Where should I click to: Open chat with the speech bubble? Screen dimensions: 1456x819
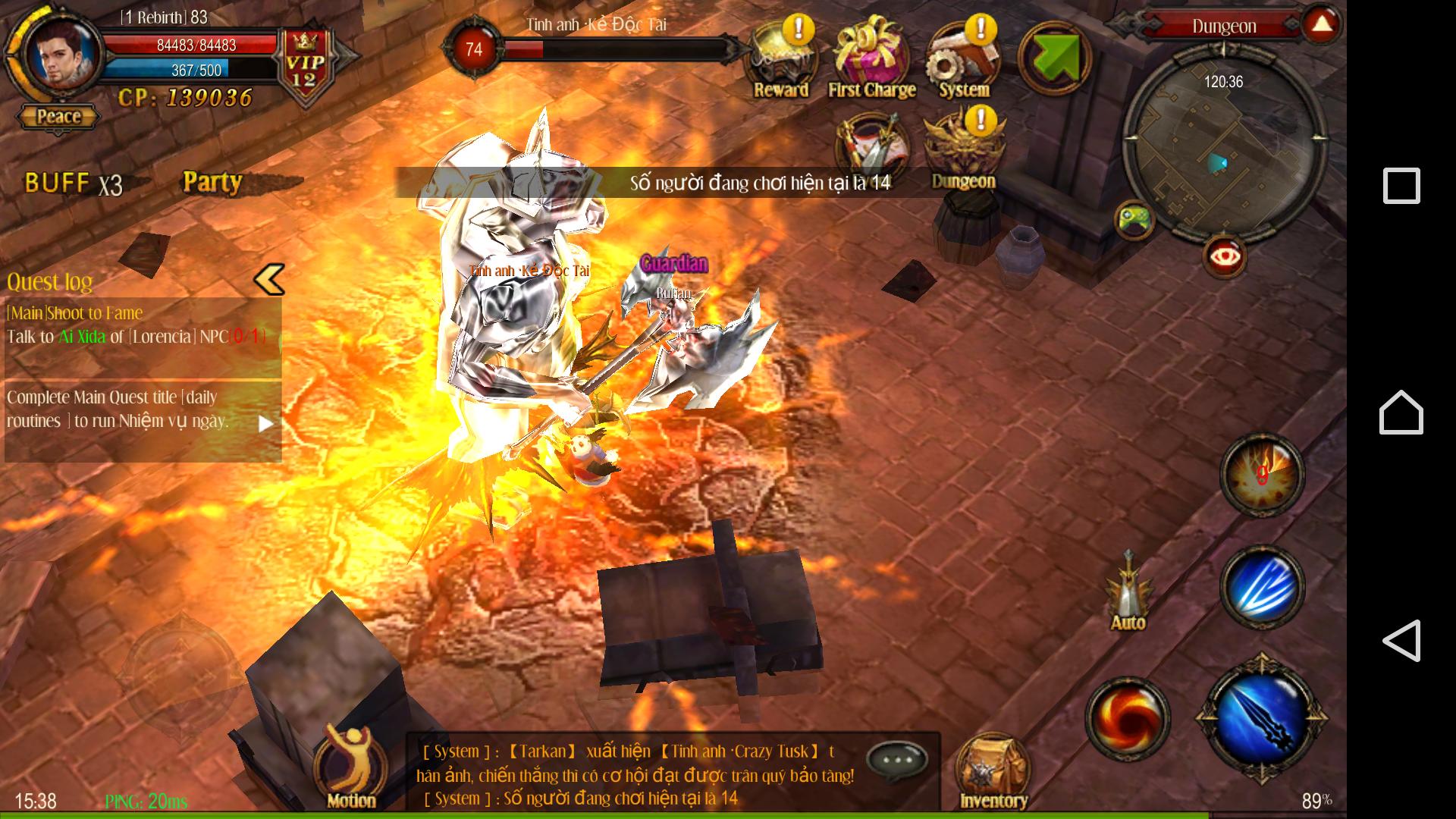click(x=896, y=758)
